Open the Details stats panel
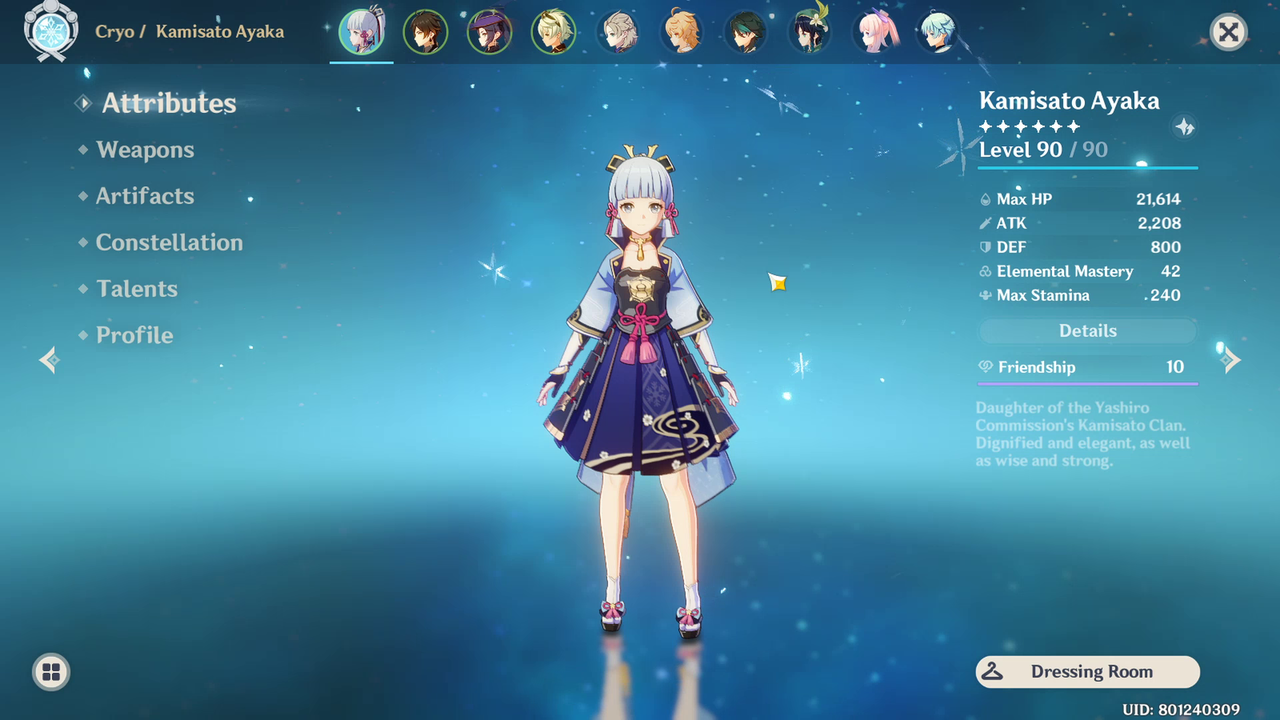 (x=1087, y=331)
